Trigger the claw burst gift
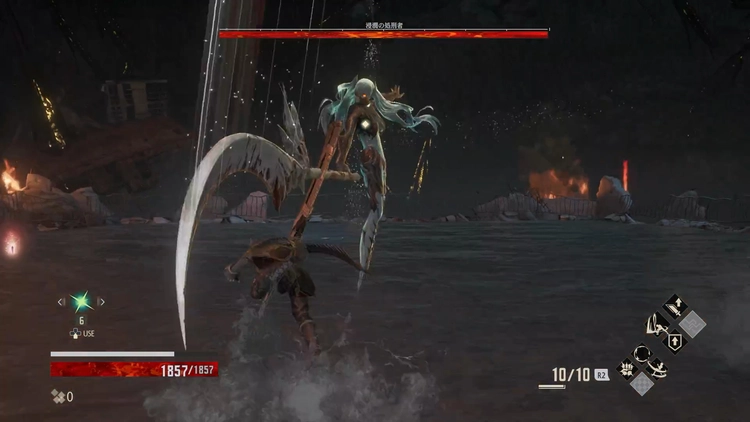The image size is (750, 422). pos(627,368)
